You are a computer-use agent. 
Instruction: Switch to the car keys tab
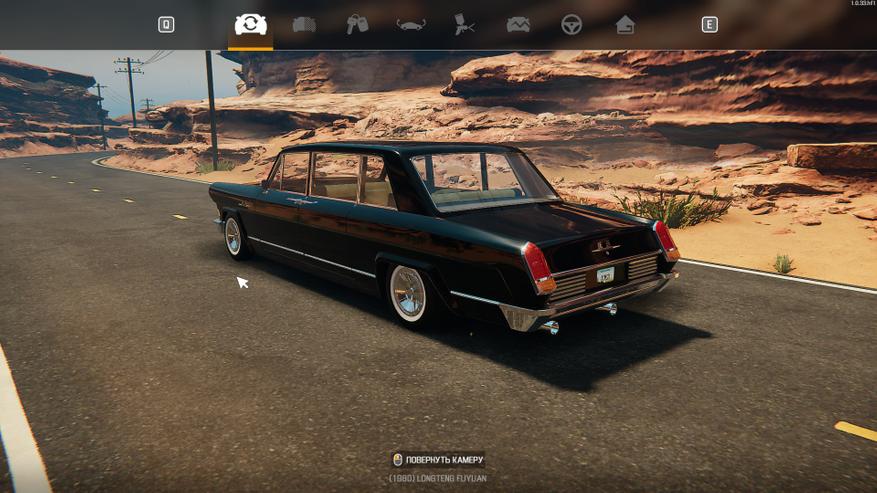[357, 25]
